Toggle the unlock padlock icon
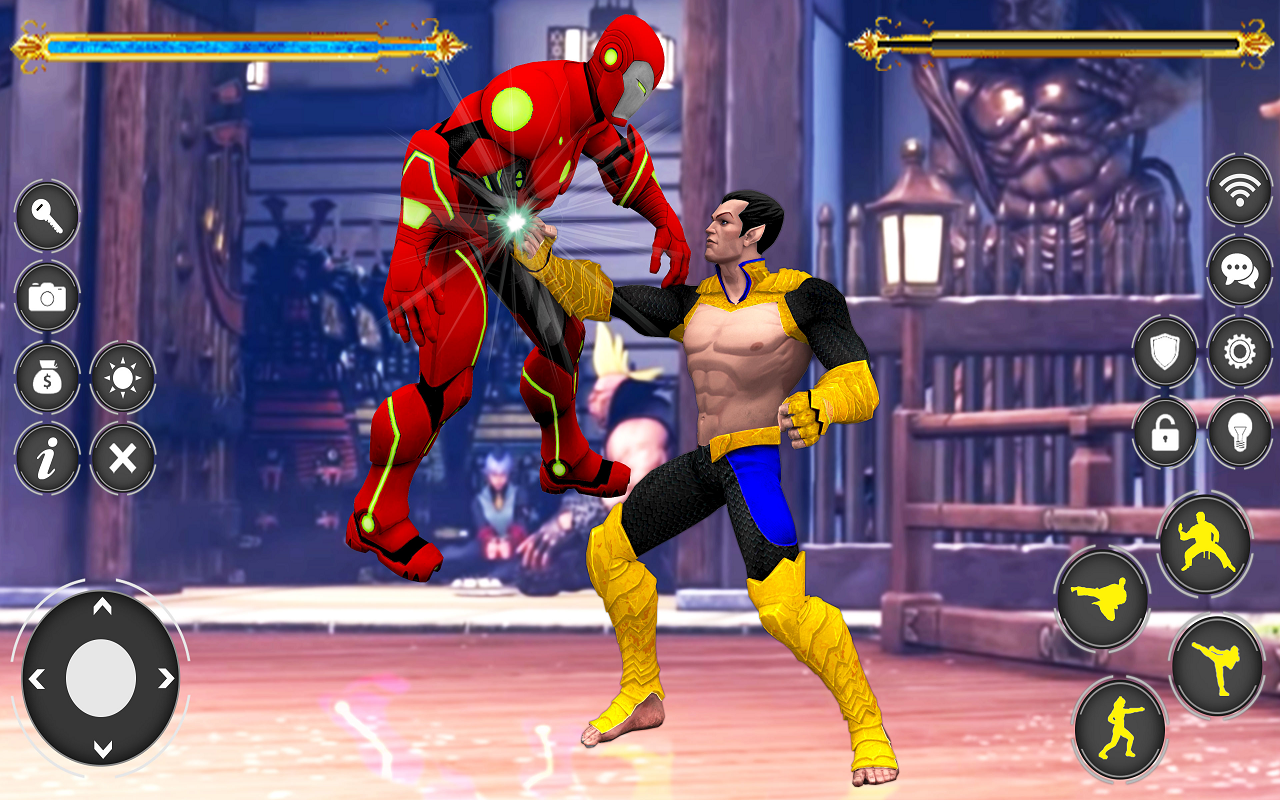Image resolution: width=1280 pixels, height=800 pixels. 1163,430
